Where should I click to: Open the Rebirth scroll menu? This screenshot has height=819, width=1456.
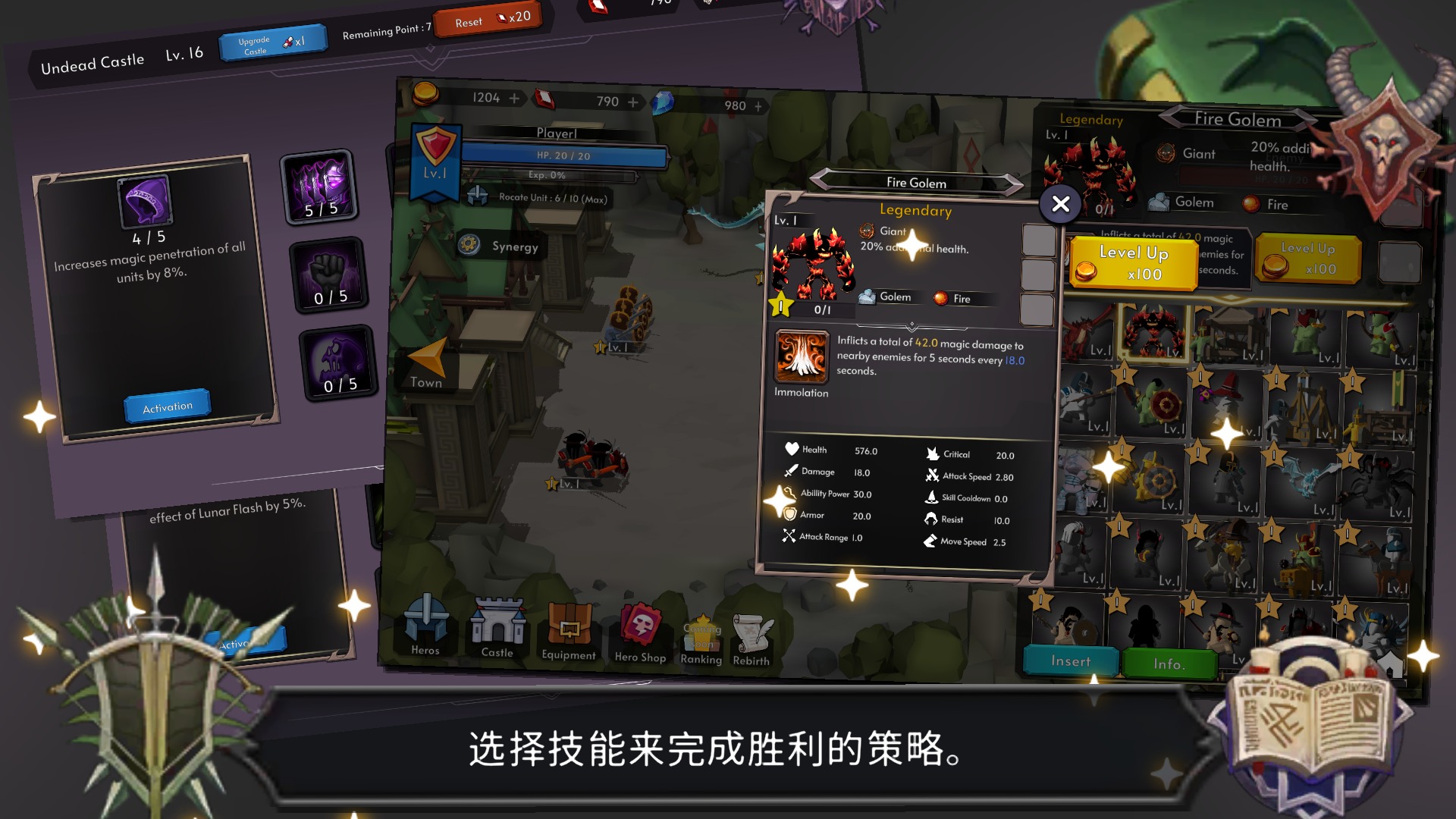pos(752,632)
